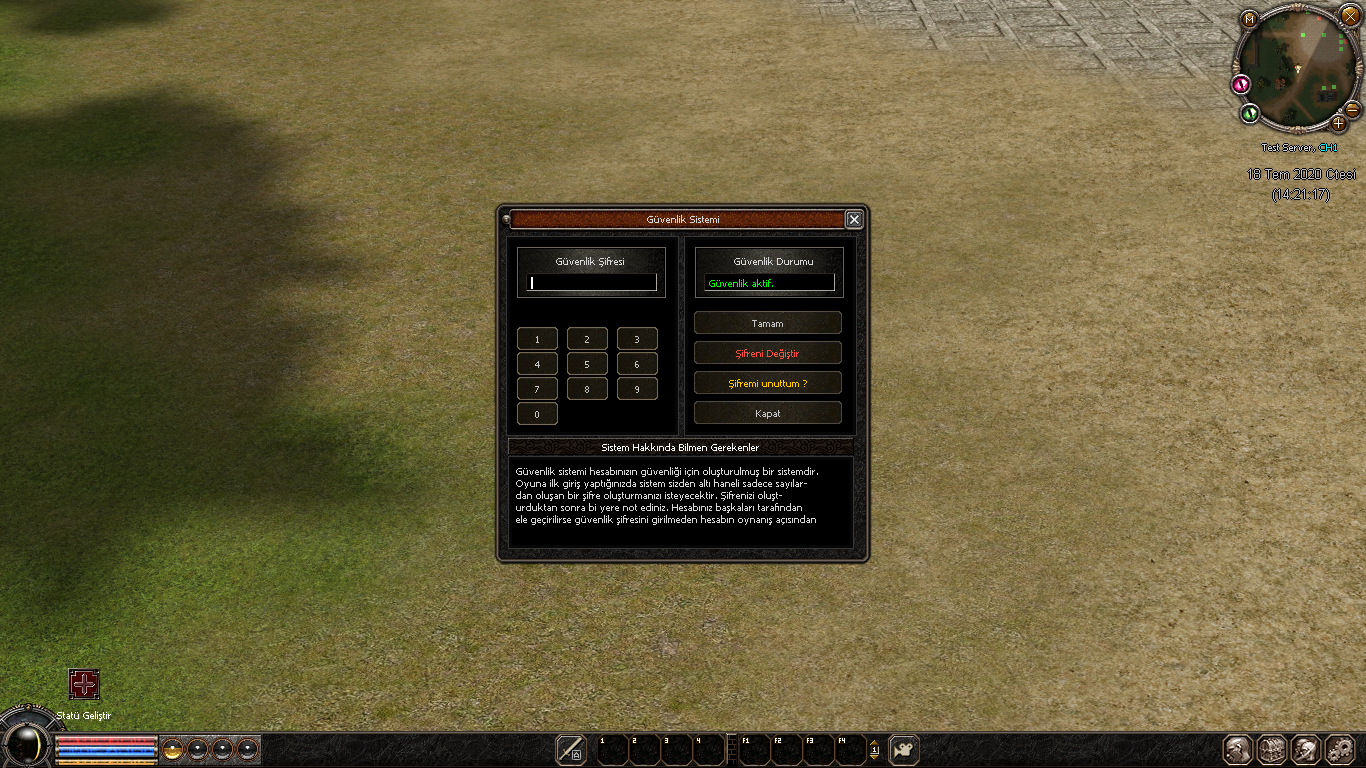Focus the Güvenlik Şifresi input field
The height and width of the screenshot is (768, 1366).
(x=591, y=283)
